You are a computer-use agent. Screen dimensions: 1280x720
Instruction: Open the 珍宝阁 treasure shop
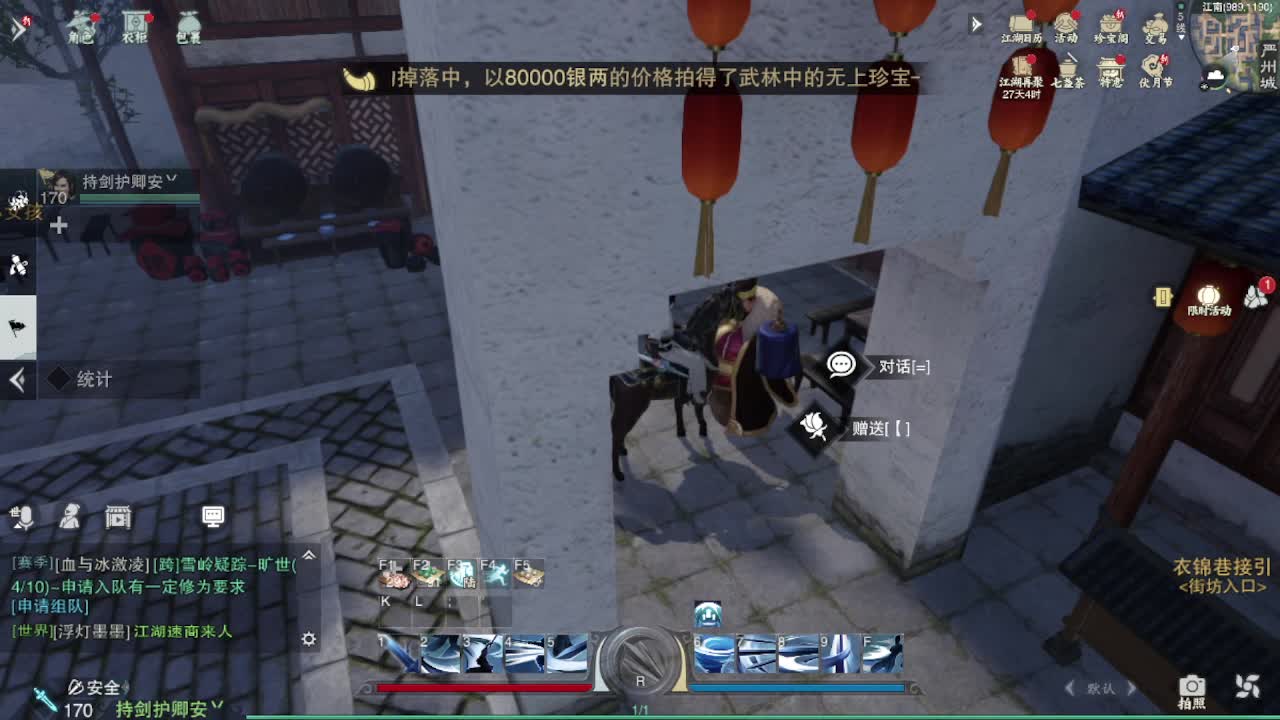1112,24
